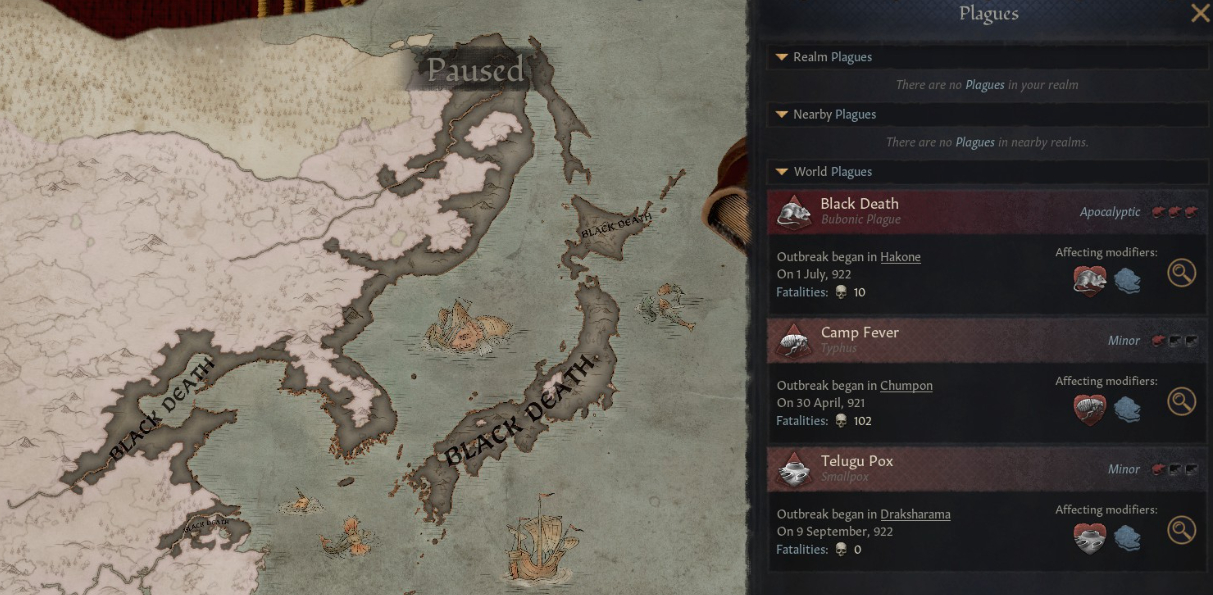1213x595 pixels.
Task: Find Telugu Pox using the magnifier button
Action: 1181,530
